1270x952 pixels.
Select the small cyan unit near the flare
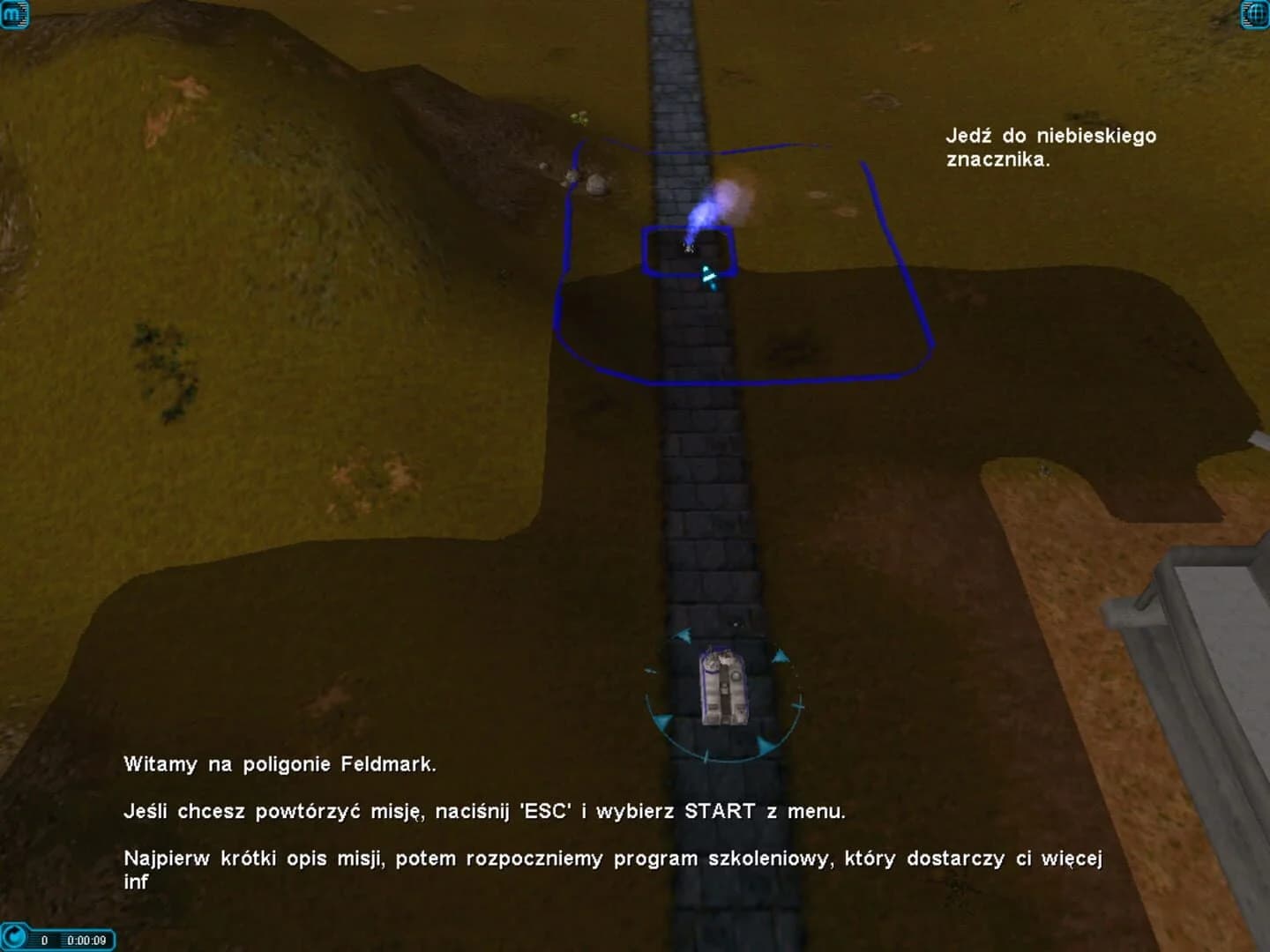[x=706, y=276]
